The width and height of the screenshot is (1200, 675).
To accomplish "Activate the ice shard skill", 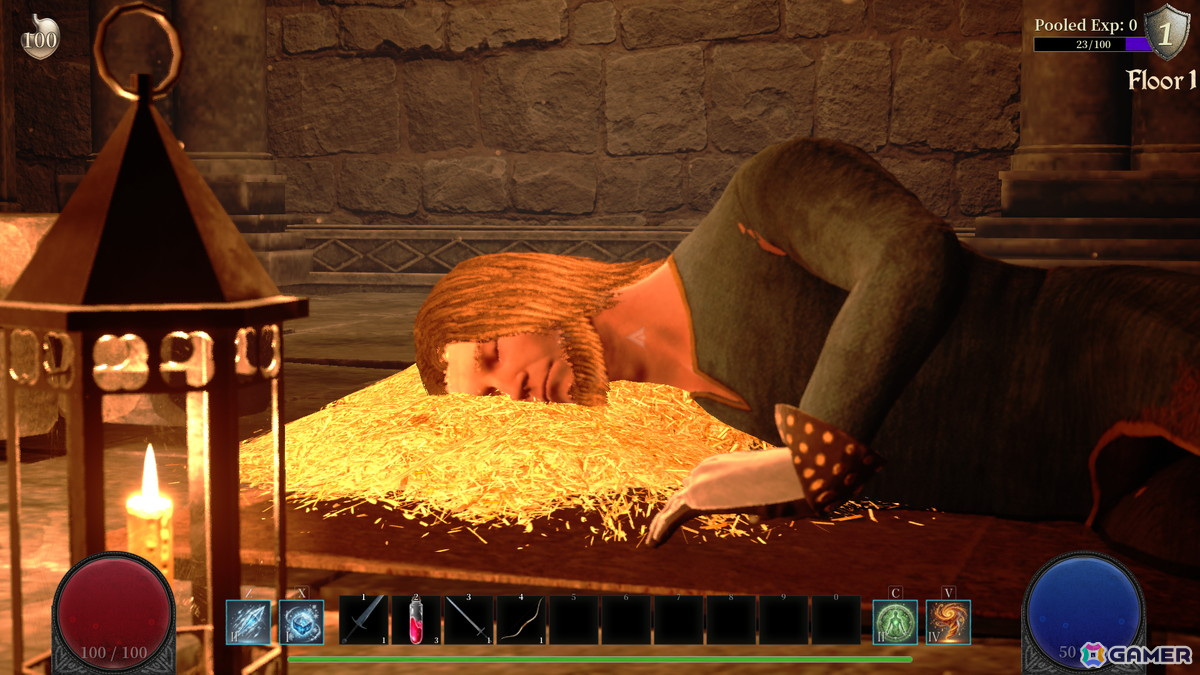I will coord(248,622).
